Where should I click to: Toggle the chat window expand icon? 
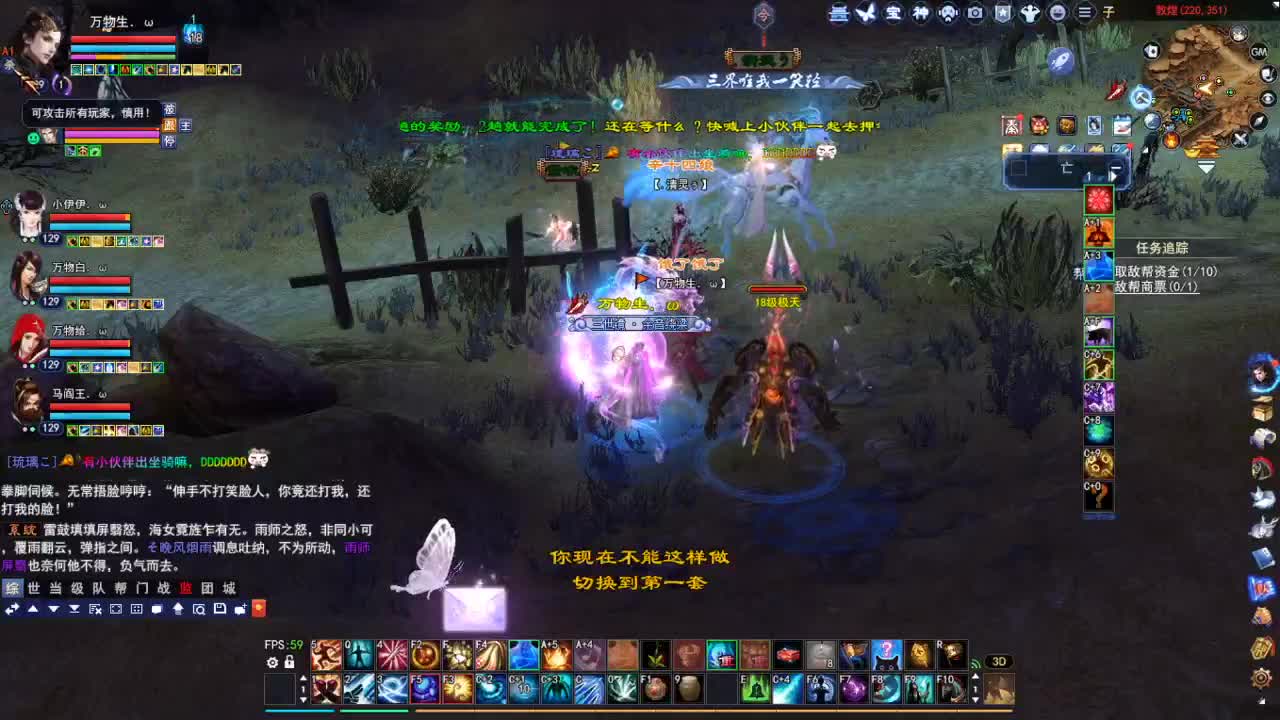coord(115,609)
